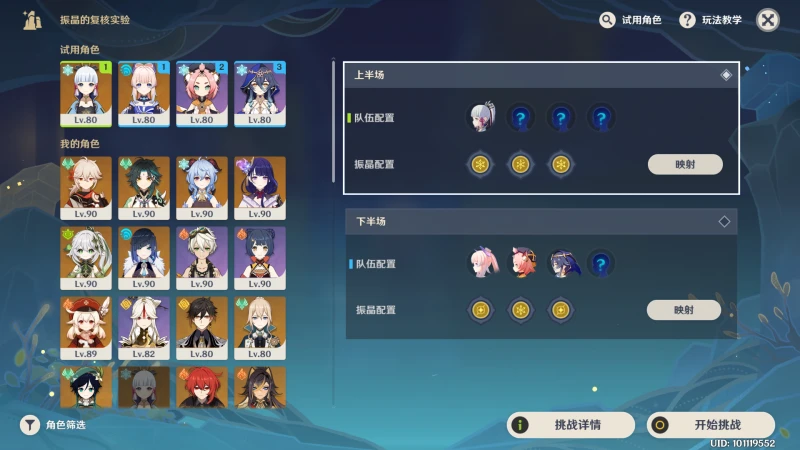Close the event screen with the X button
Image resolution: width=800 pixels, height=450 pixels.
click(x=768, y=20)
